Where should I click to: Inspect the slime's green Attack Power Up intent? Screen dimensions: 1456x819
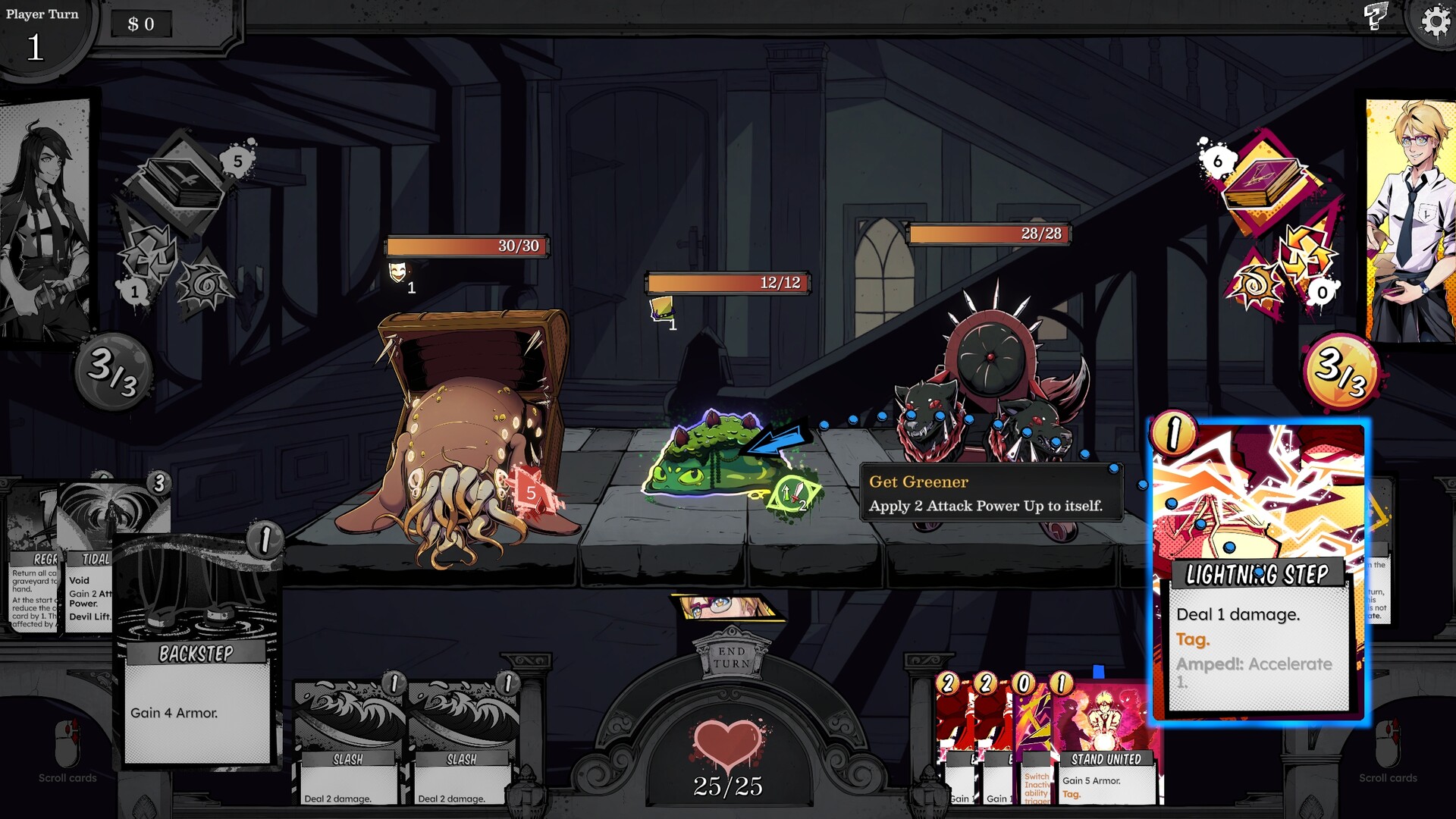click(x=793, y=495)
